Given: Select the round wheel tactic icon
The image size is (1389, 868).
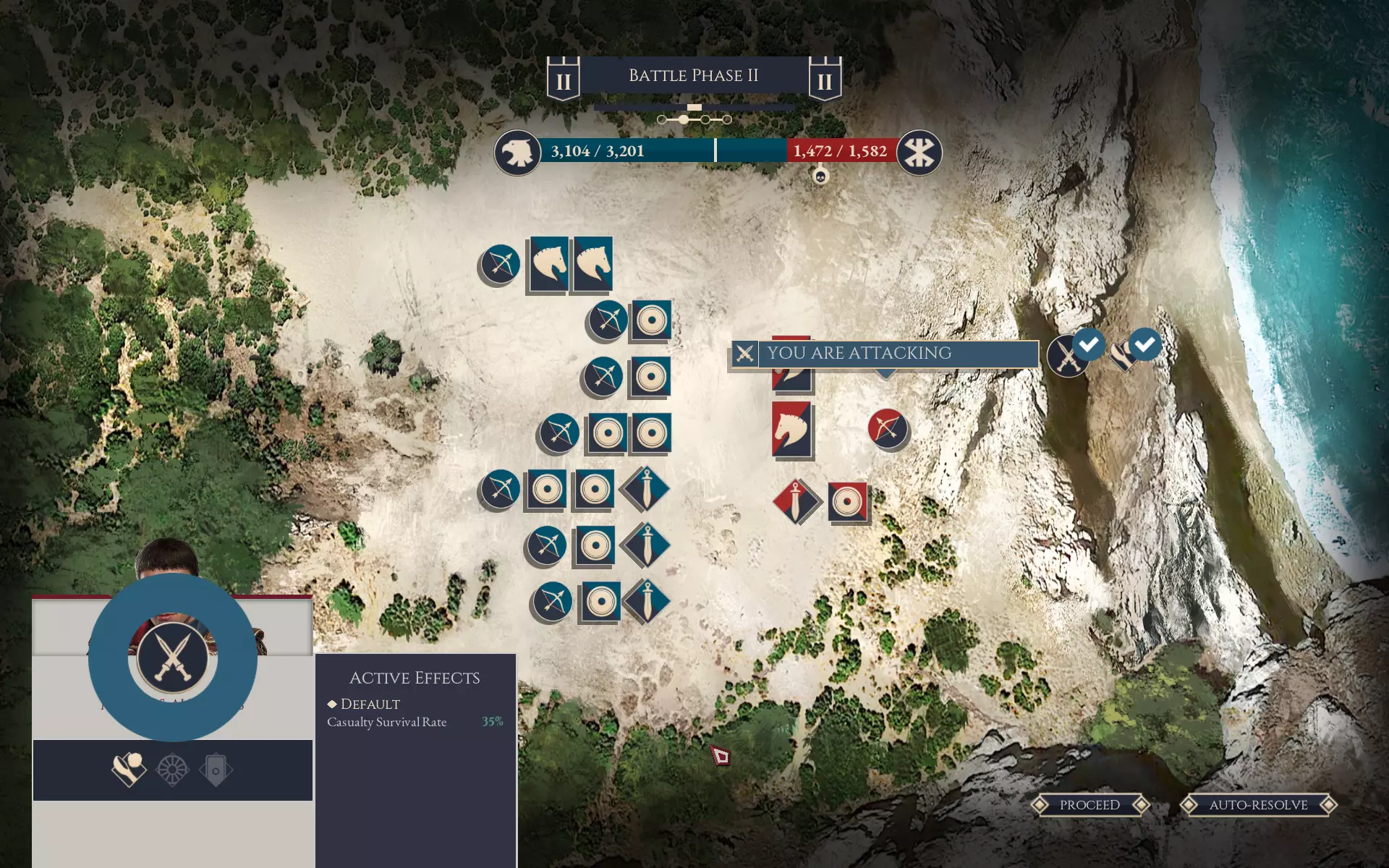Looking at the screenshot, I should [172, 770].
